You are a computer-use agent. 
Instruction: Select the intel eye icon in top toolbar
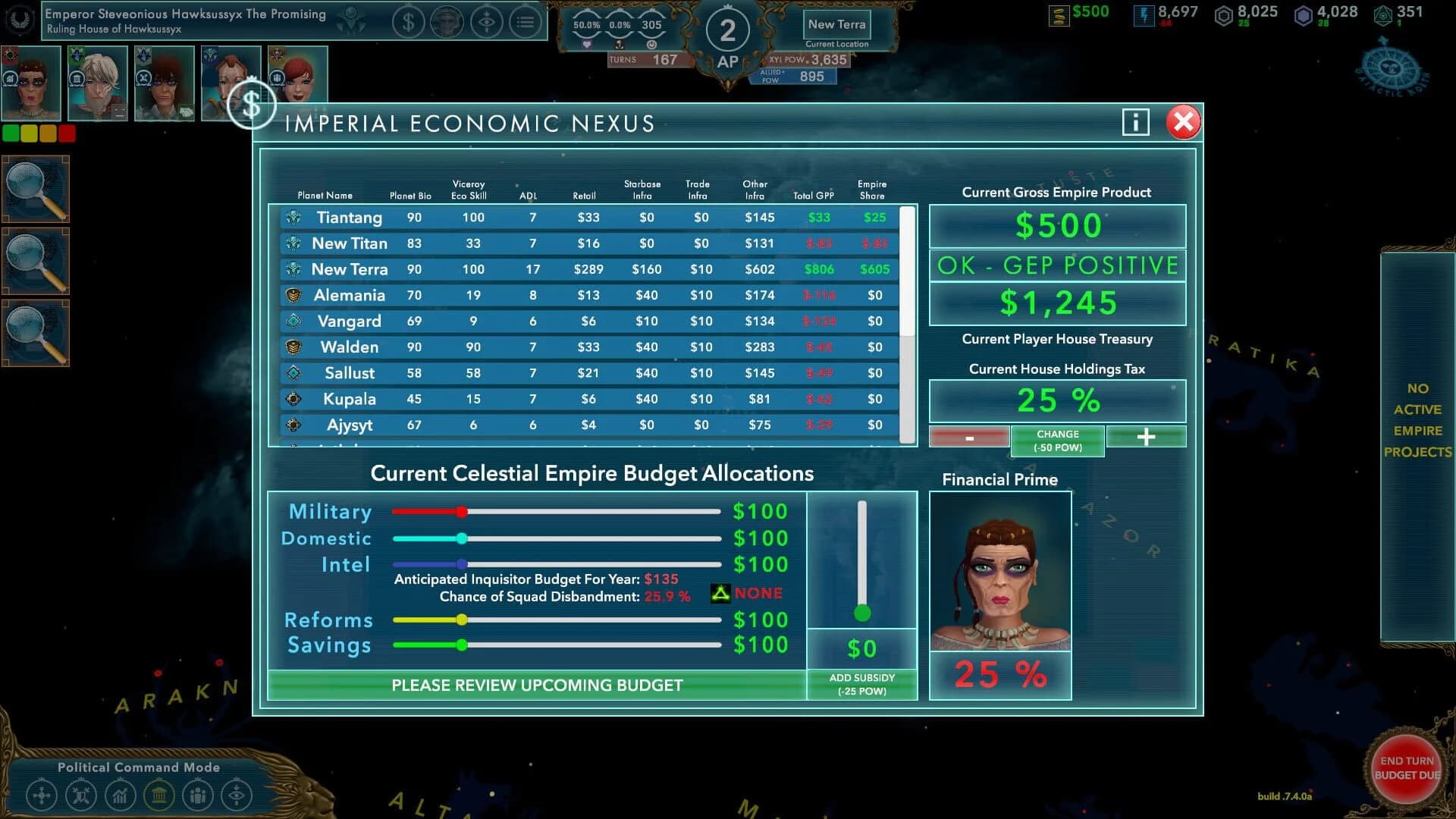coord(488,21)
